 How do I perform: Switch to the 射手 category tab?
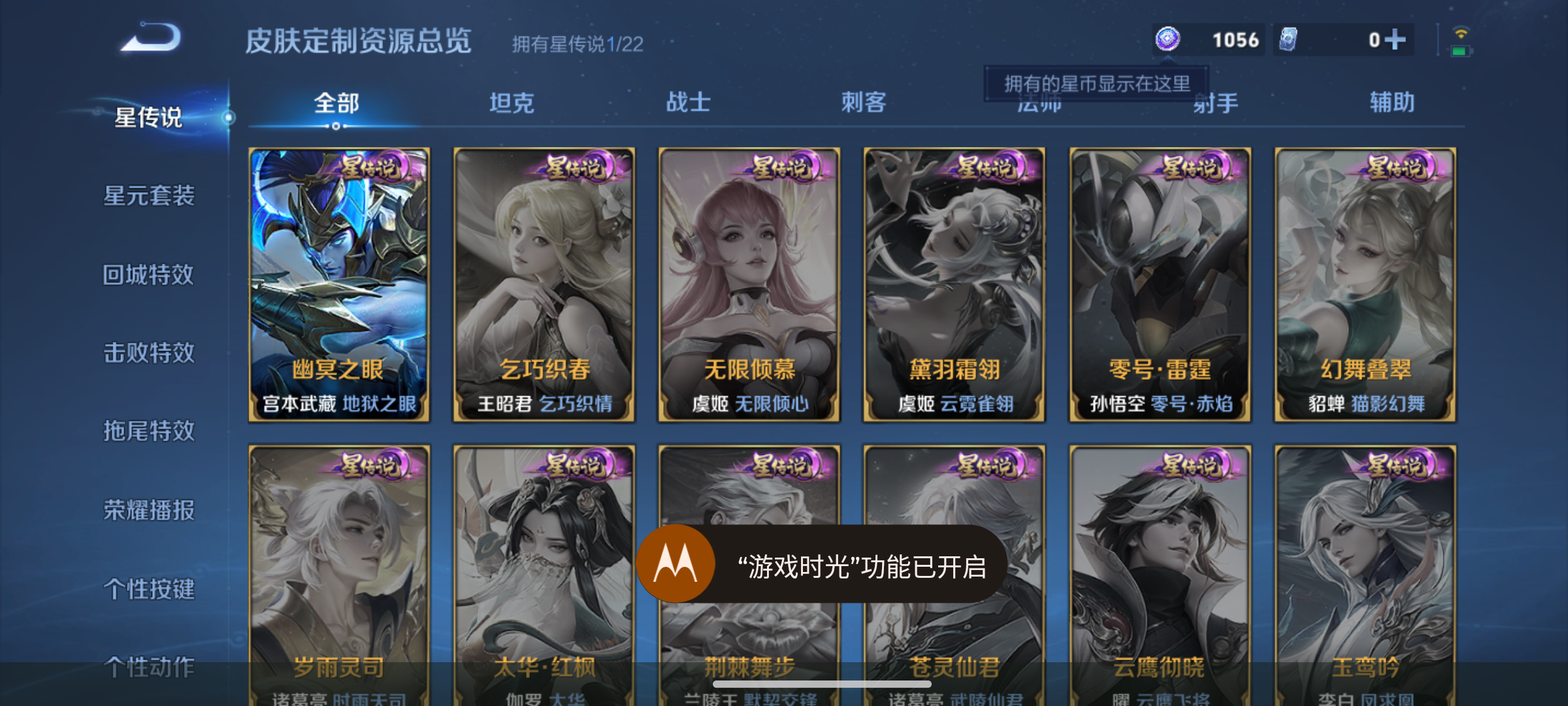[x=1215, y=103]
